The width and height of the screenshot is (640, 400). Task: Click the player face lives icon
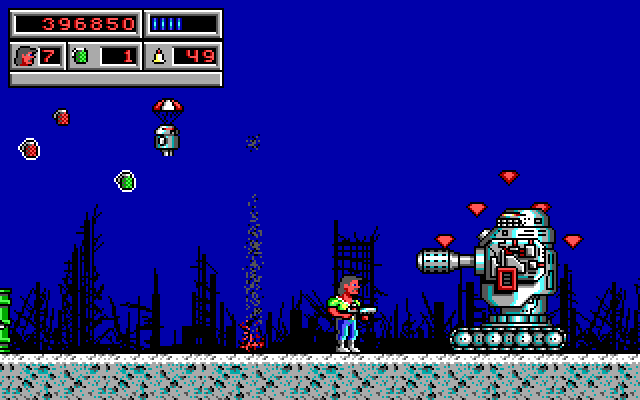(24, 56)
